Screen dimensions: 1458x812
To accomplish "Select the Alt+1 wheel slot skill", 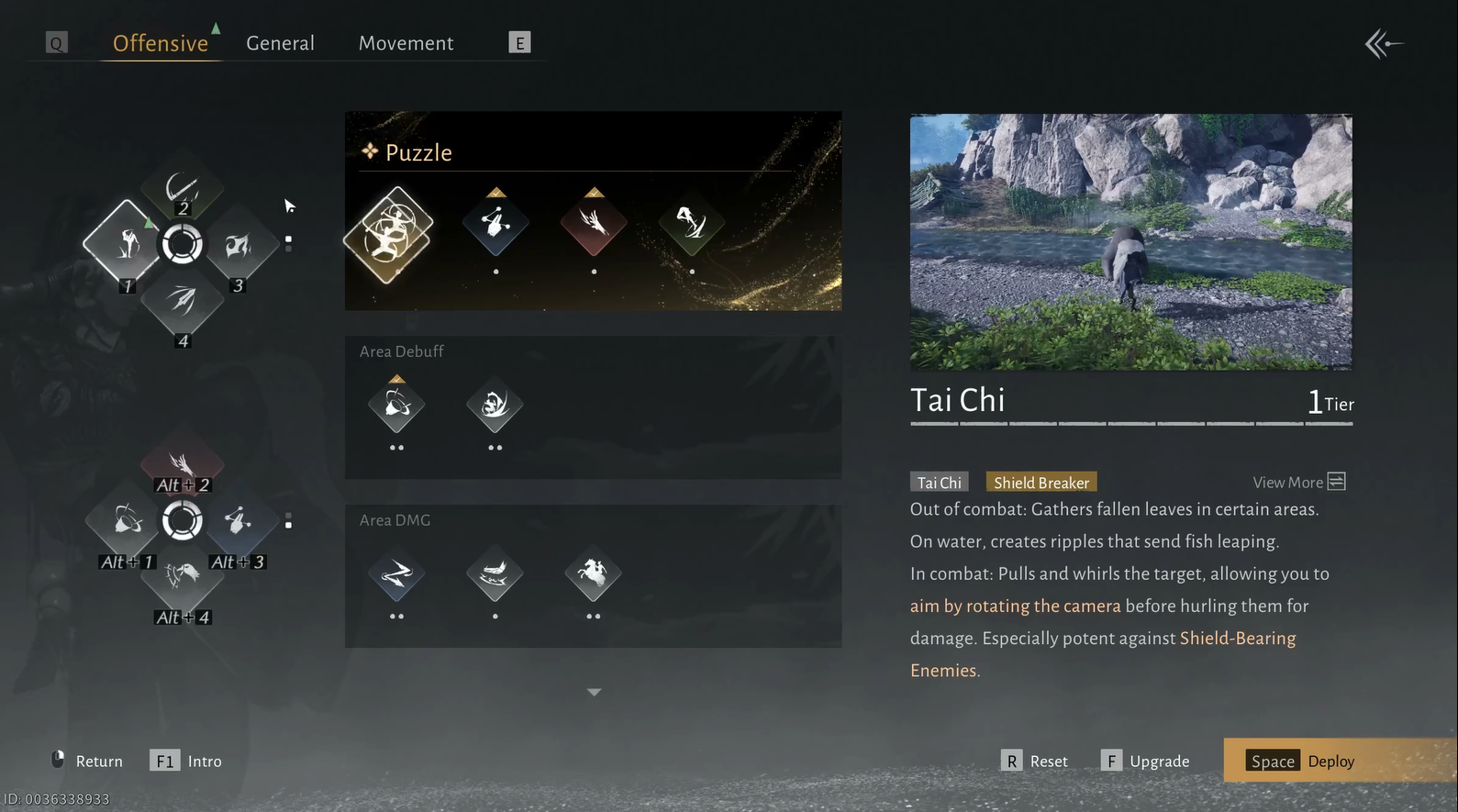I will [x=126, y=522].
